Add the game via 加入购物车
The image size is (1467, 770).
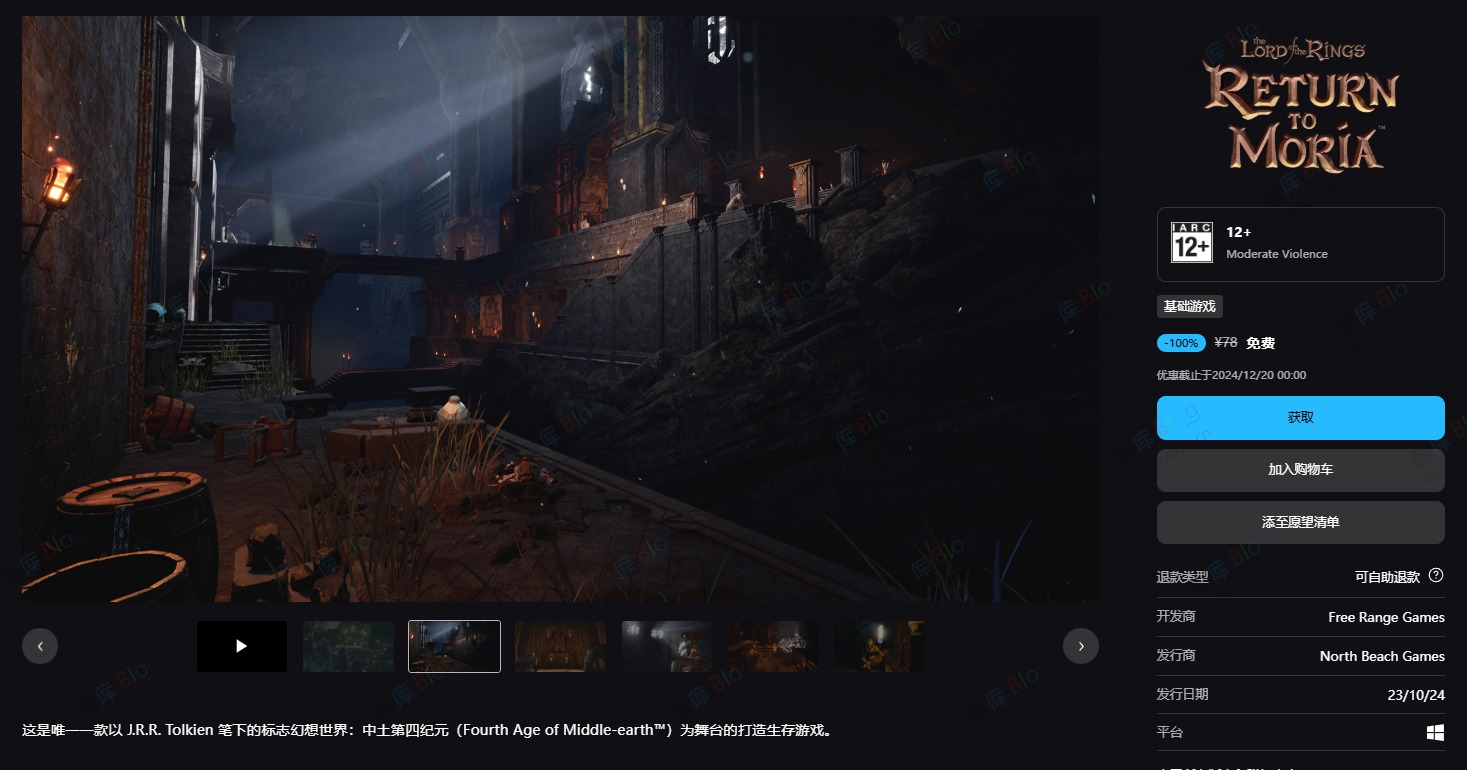[1300, 470]
